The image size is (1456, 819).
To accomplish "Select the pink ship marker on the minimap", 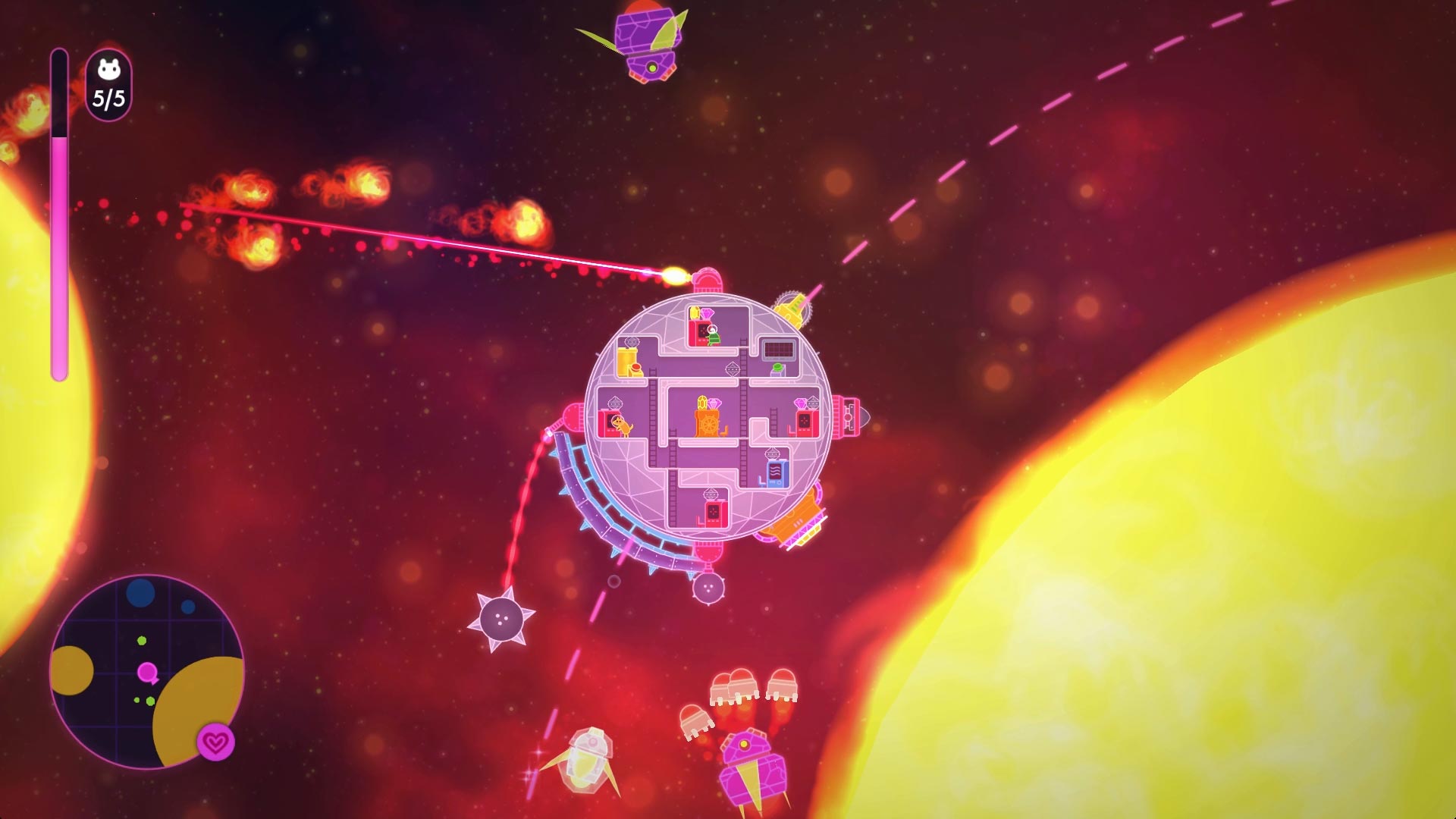I will pyautogui.click(x=148, y=671).
